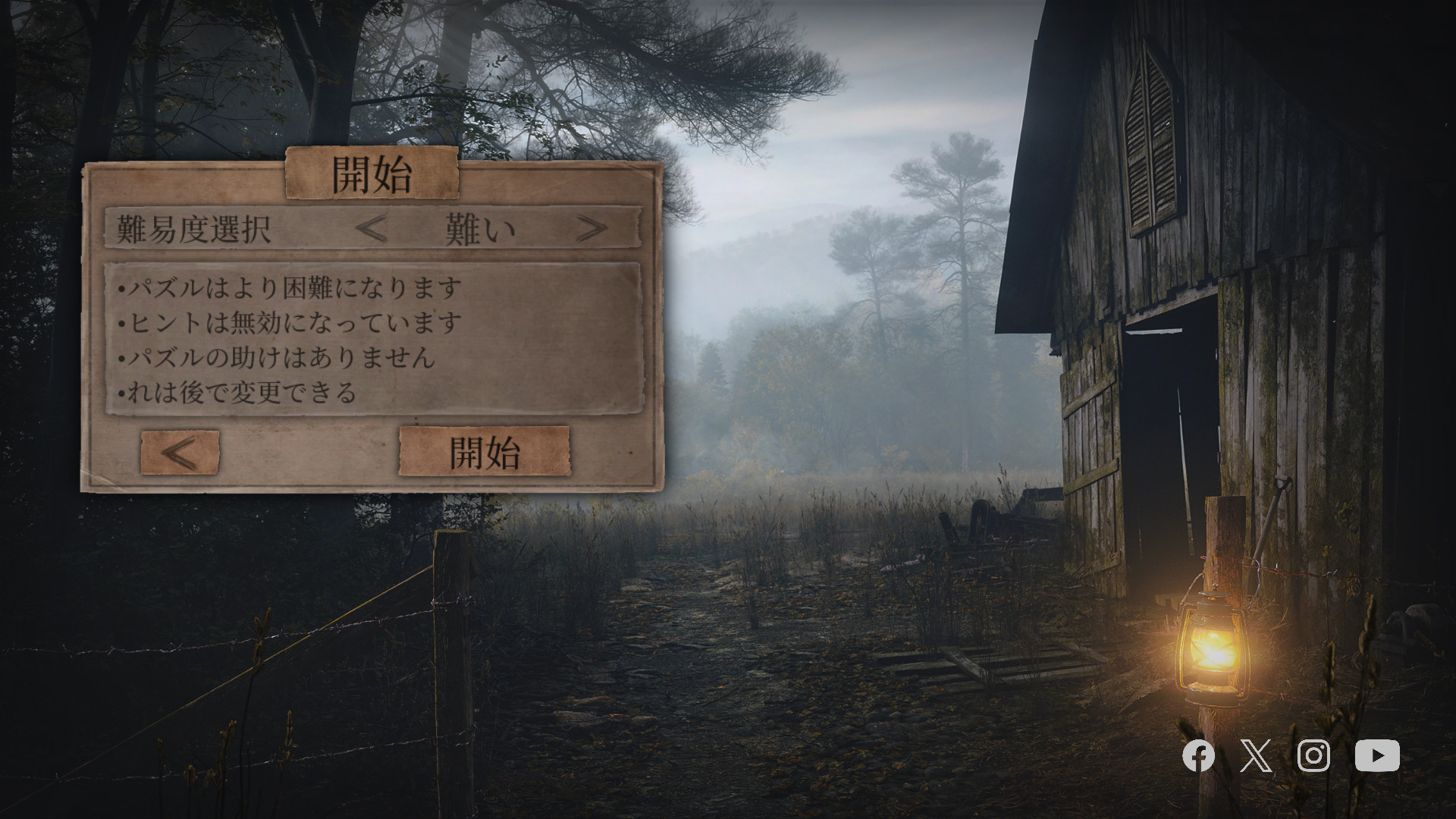Image resolution: width=1456 pixels, height=819 pixels.
Task: Launch the YouTube channel link
Action: pyautogui.click(x=1377, y=756)
